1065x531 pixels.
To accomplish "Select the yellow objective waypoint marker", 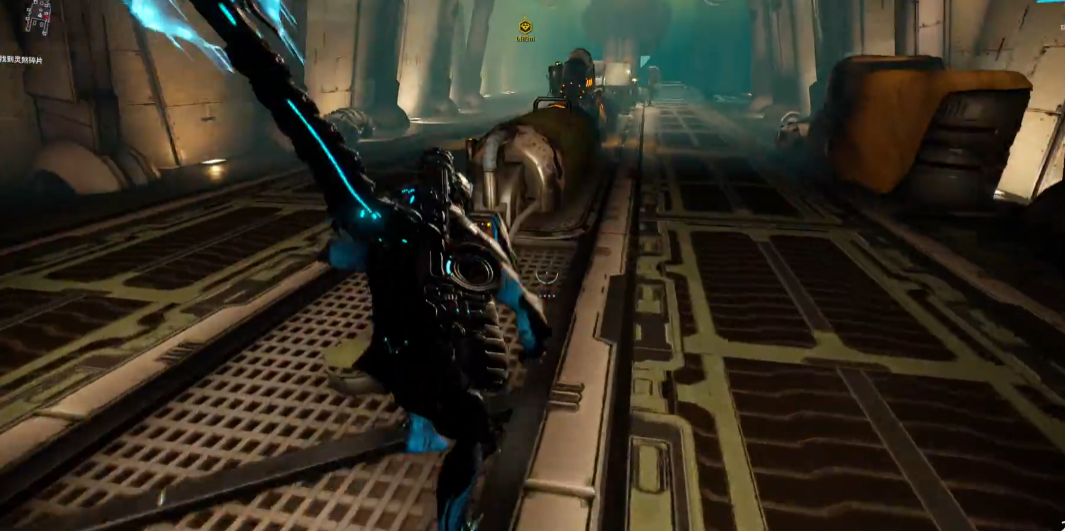I will point(526,27).
